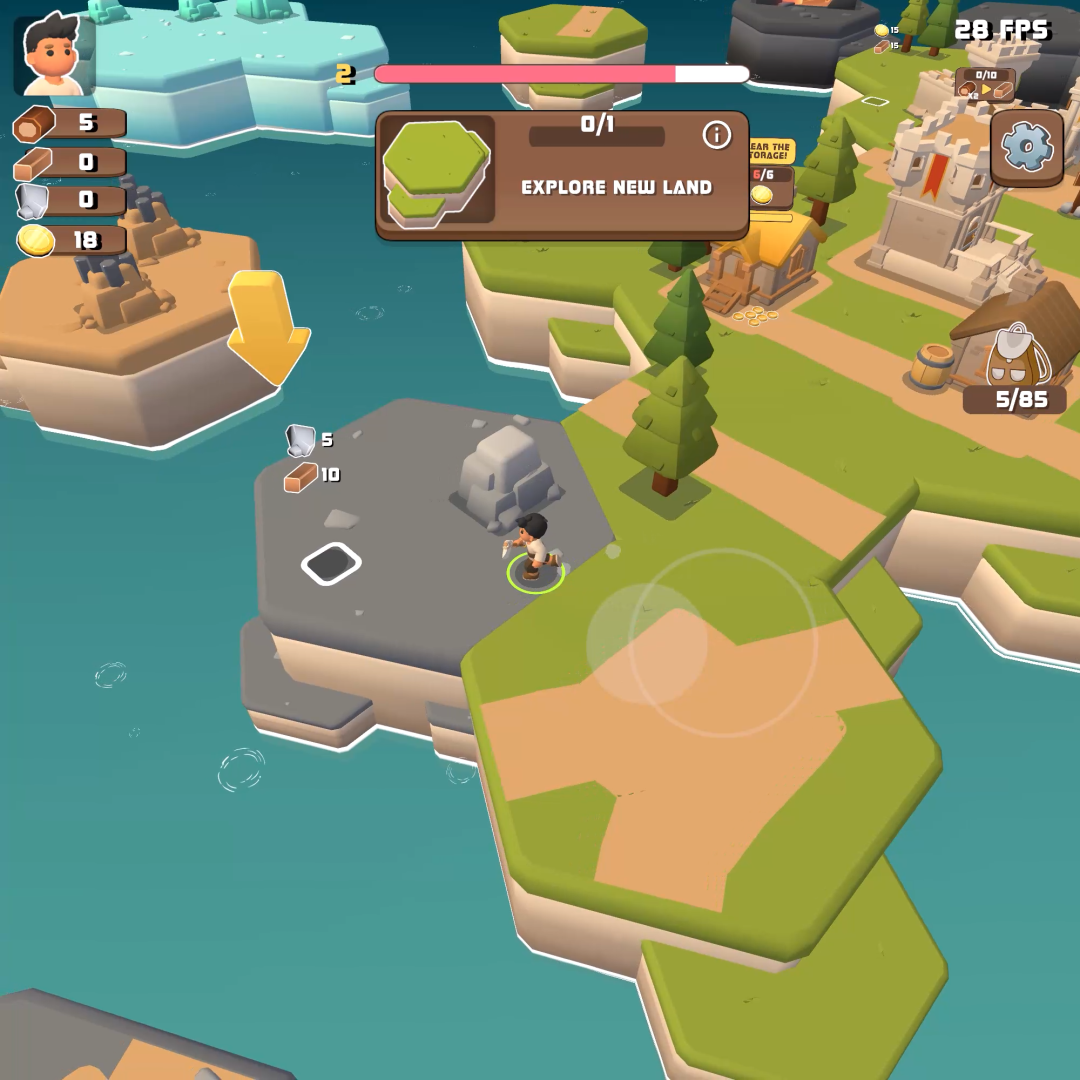Open the settings gear menu
Screen dimensions: 1080x1080
(x=1027, y=148)
